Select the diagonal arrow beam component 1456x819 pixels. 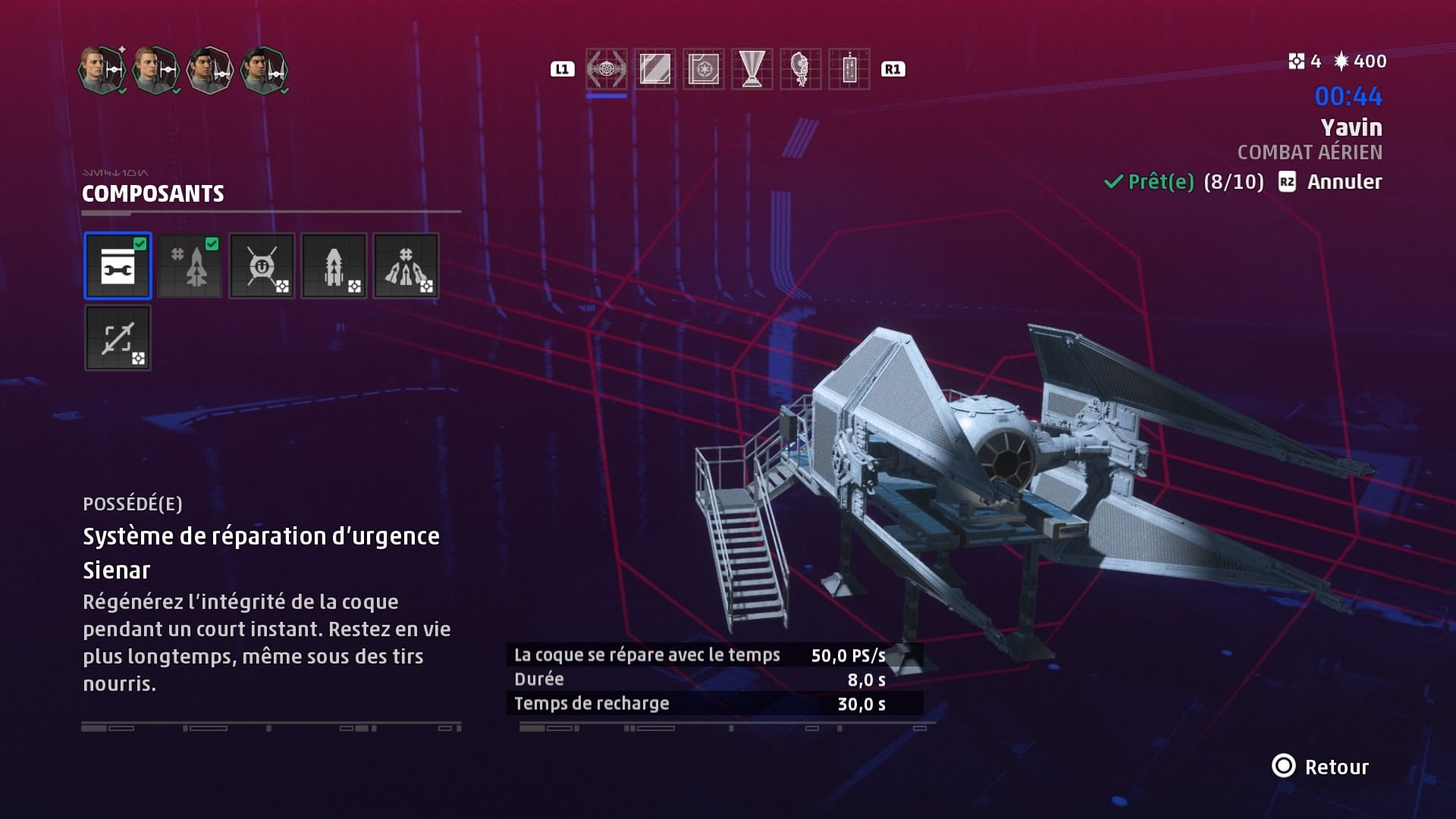[118, 338]
